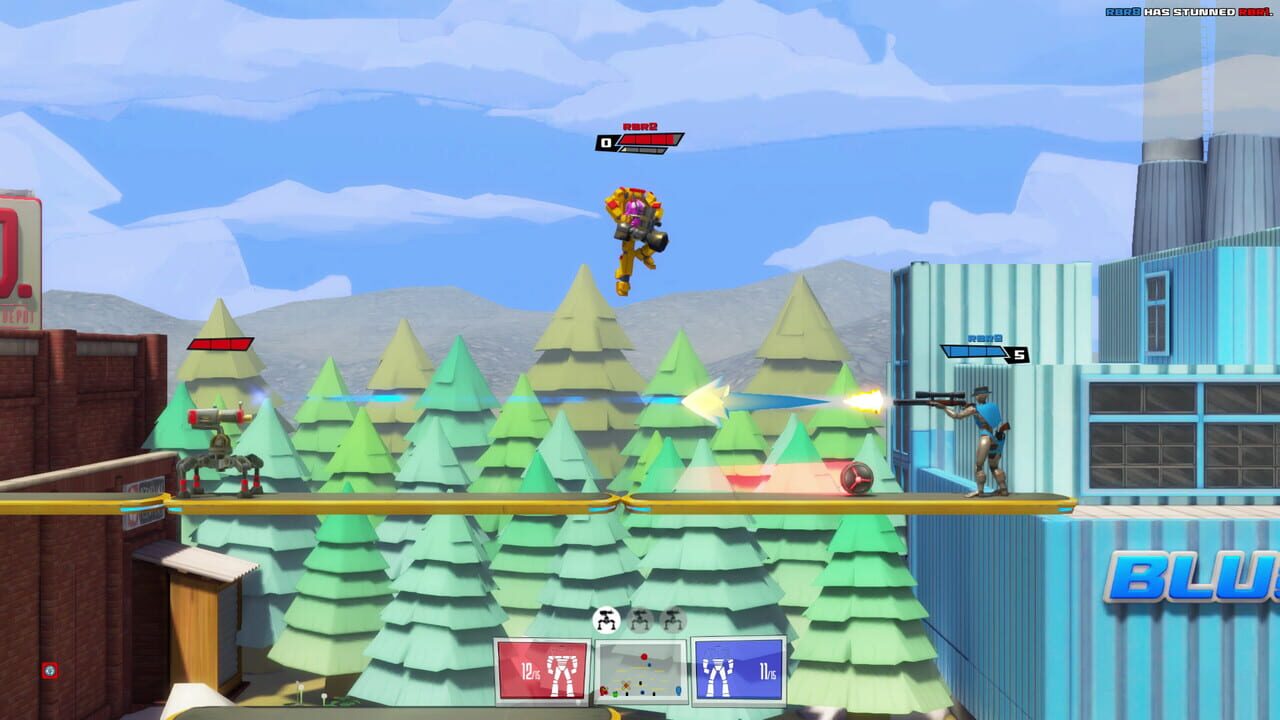Click the blue 11/15 score counter

[x=766, y=672]
